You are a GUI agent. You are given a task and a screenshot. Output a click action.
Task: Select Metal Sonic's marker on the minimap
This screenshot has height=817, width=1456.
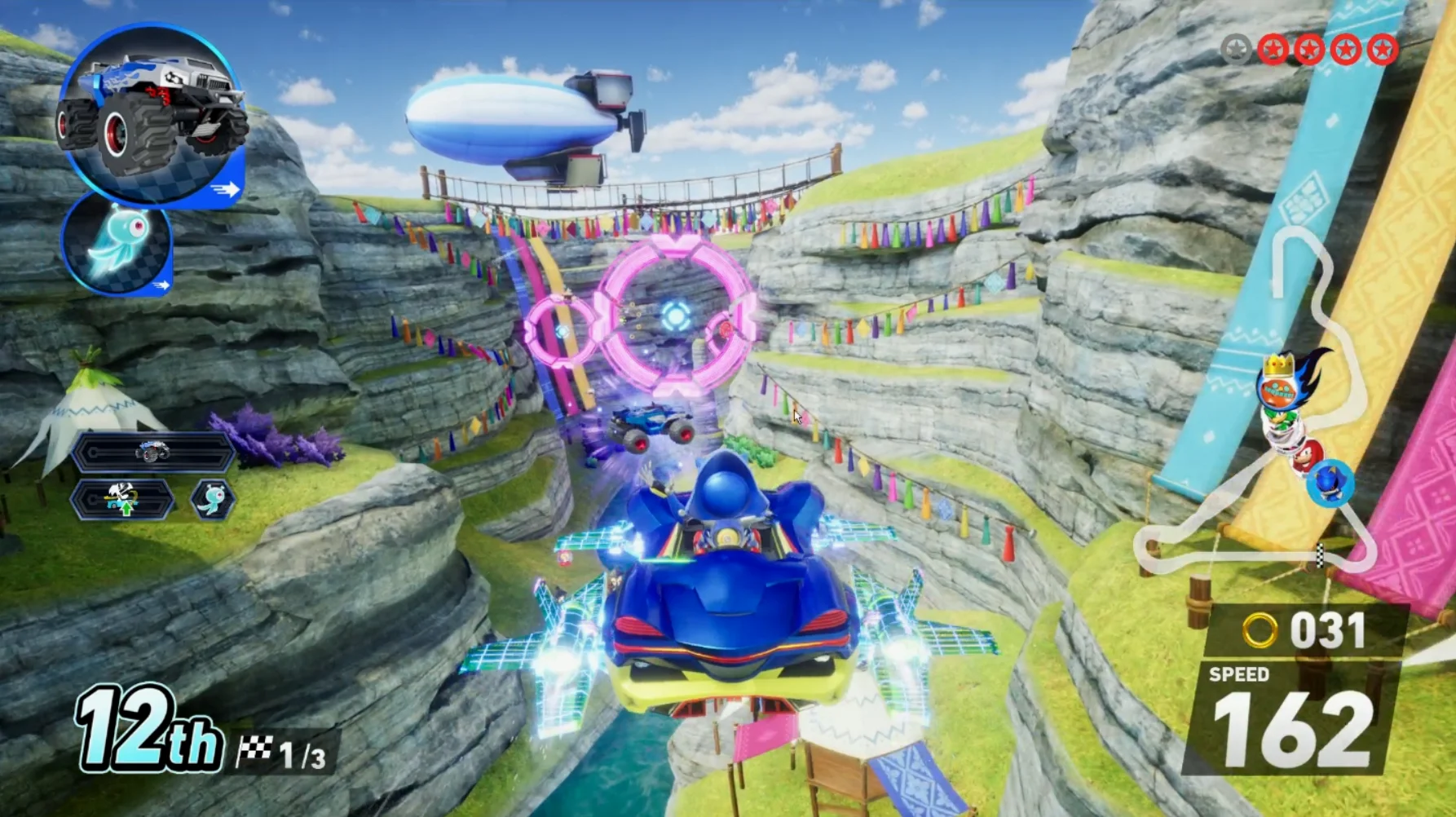(1330, 483)
